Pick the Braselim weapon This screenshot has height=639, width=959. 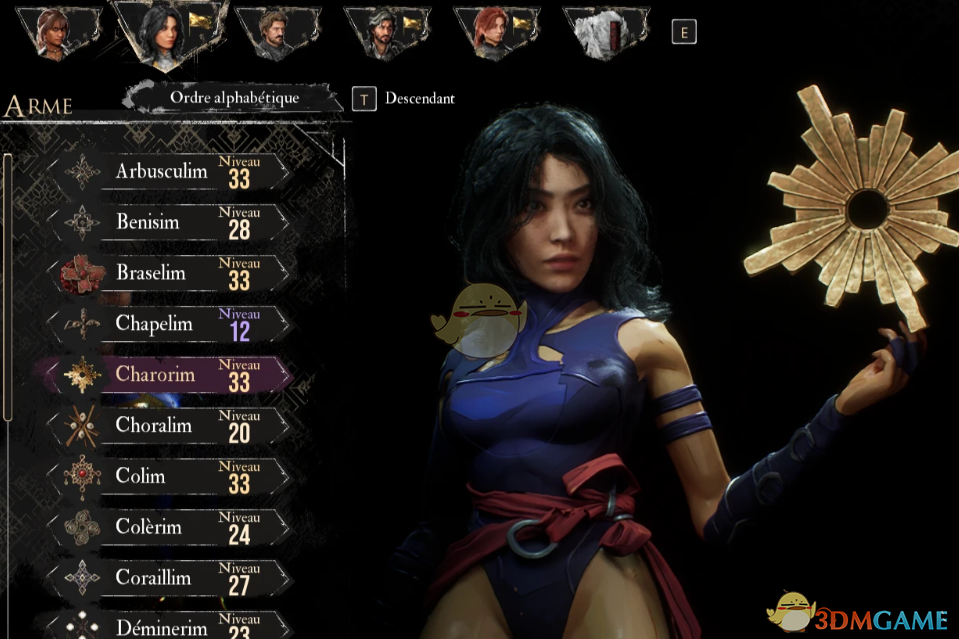(x=170, y=273)
